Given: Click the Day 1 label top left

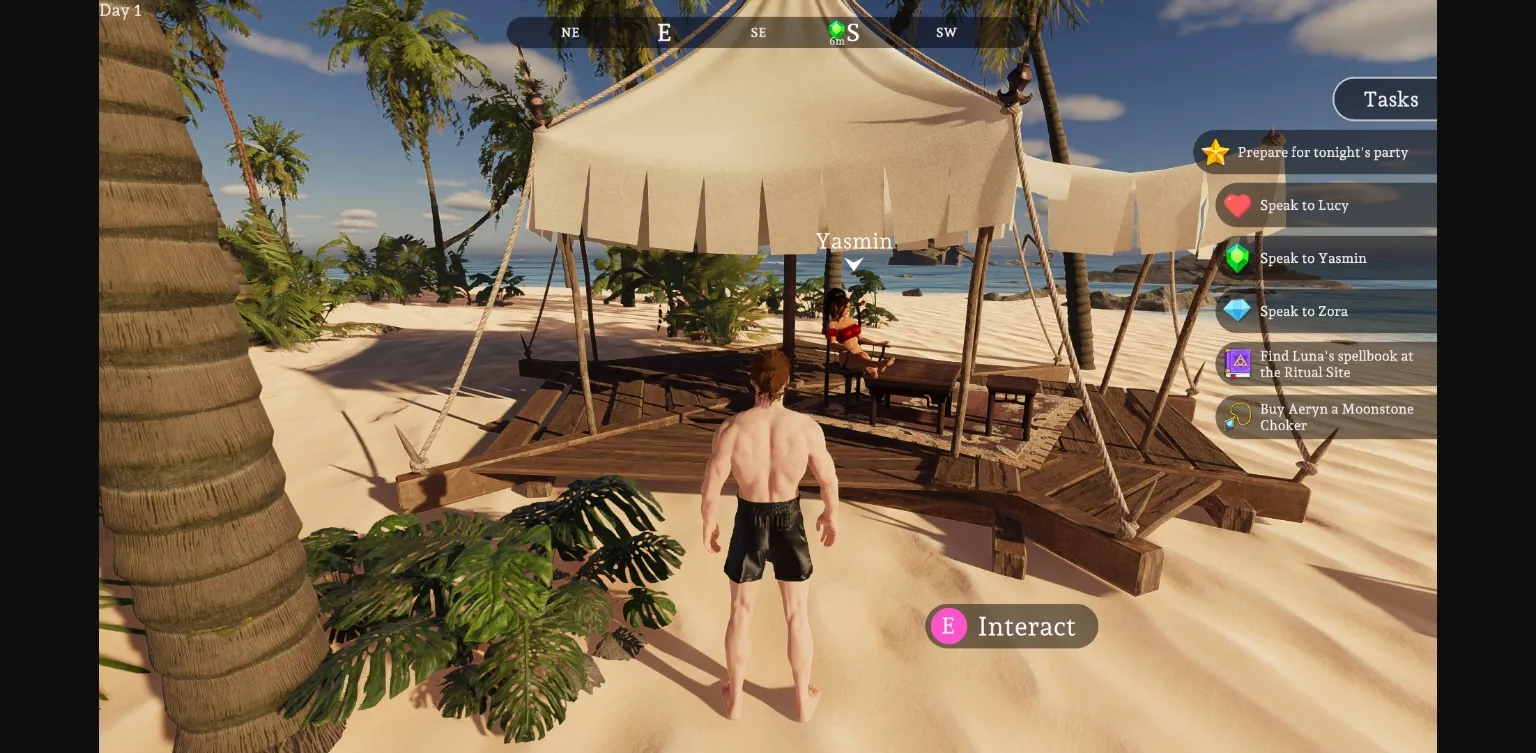Looking at the screenshot, I should tap(120, 10).
